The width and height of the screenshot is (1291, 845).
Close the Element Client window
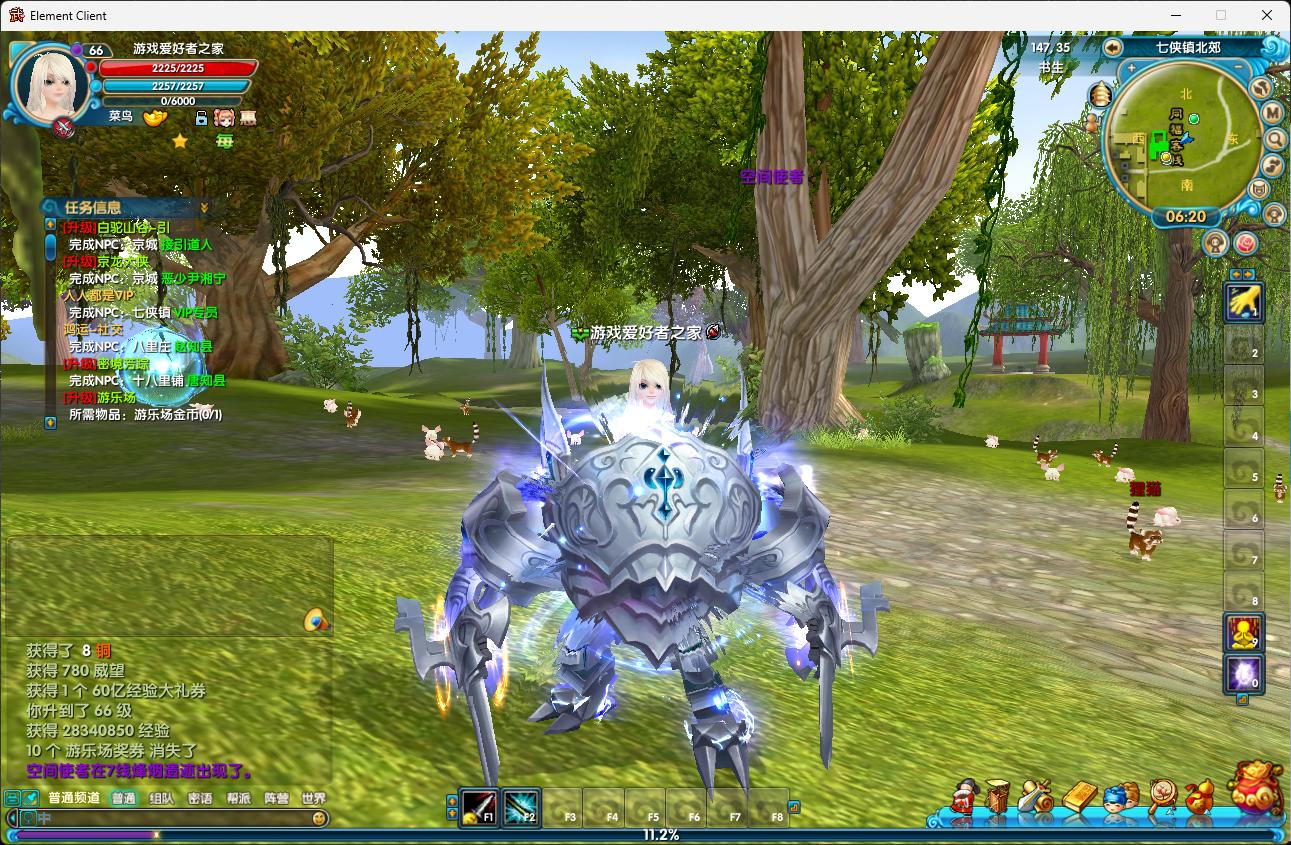[1267, 15]
